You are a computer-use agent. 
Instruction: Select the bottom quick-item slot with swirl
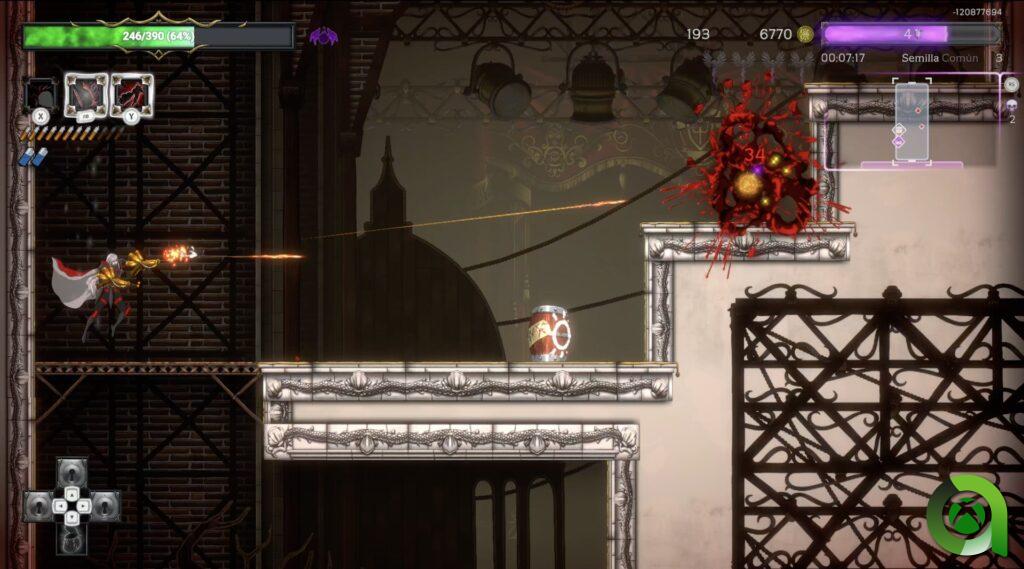[x=71, y=538]
